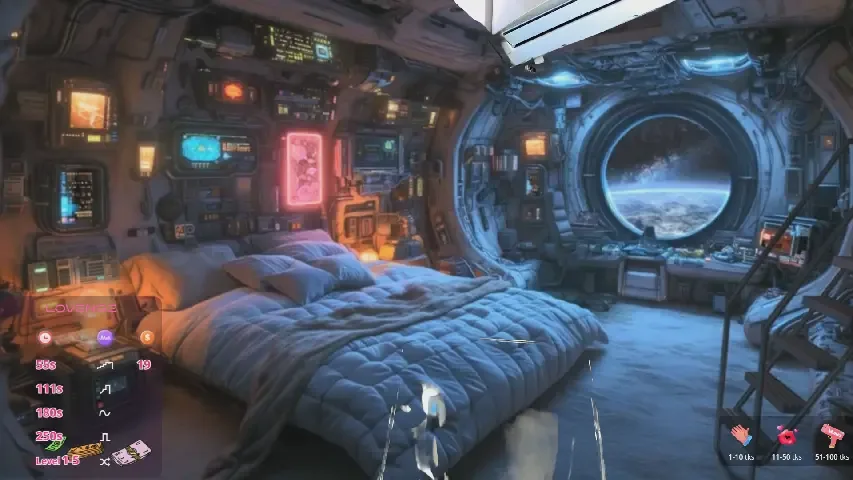Pick the money gun 51-100 tip icon
853x480 pixels.
tap(831, 436)
